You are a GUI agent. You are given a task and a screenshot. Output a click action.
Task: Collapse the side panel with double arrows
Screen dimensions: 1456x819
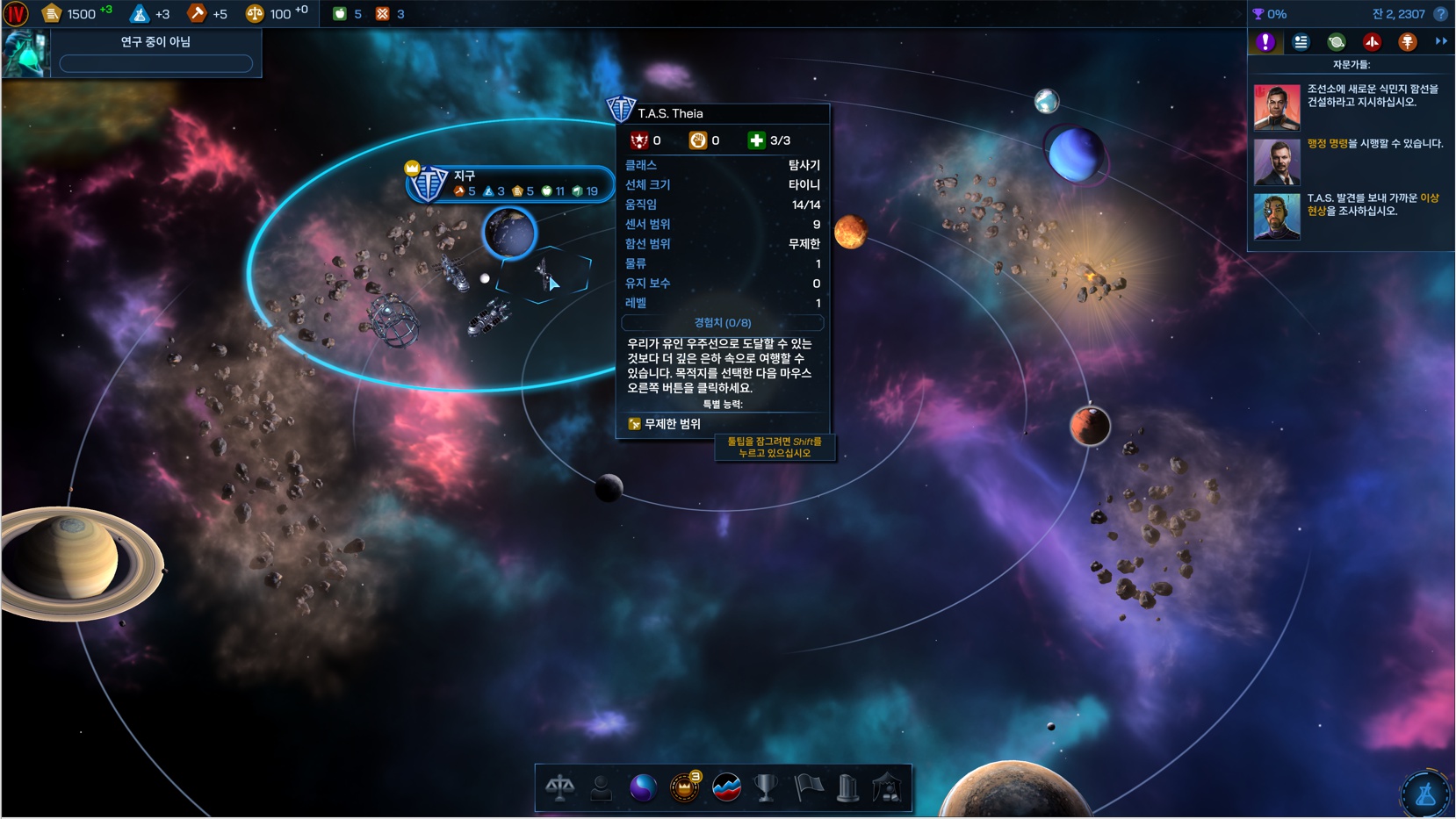click(1441, 41)
